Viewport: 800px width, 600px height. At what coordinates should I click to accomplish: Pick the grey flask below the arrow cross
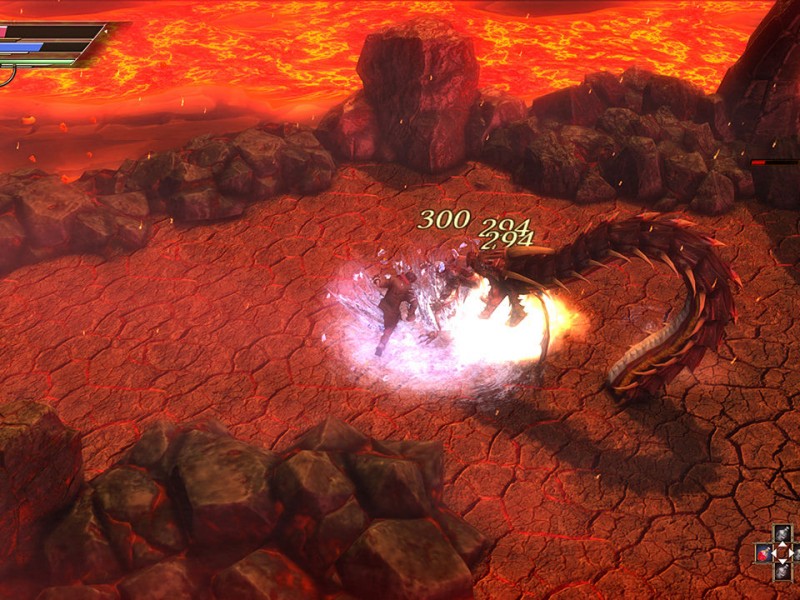point(784,572)
